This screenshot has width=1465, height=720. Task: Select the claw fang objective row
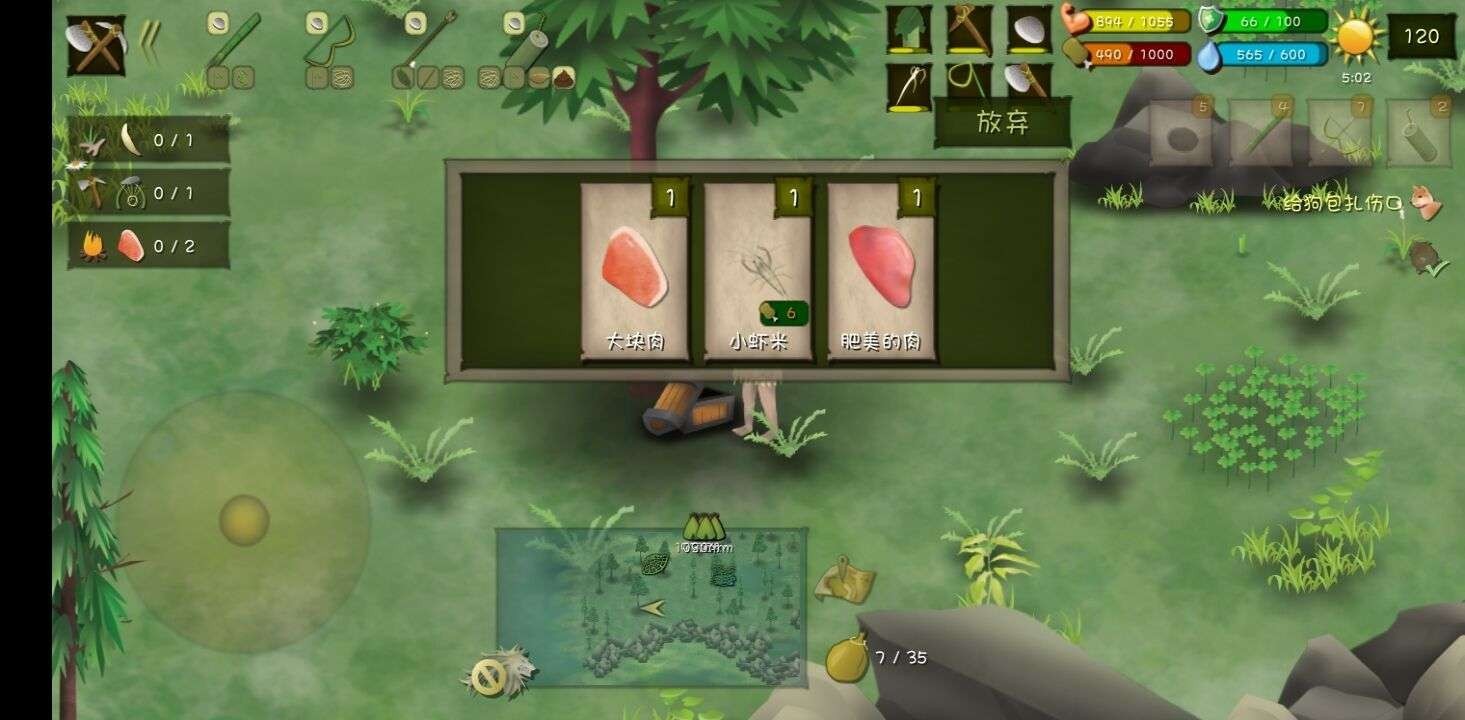point(148,141)
